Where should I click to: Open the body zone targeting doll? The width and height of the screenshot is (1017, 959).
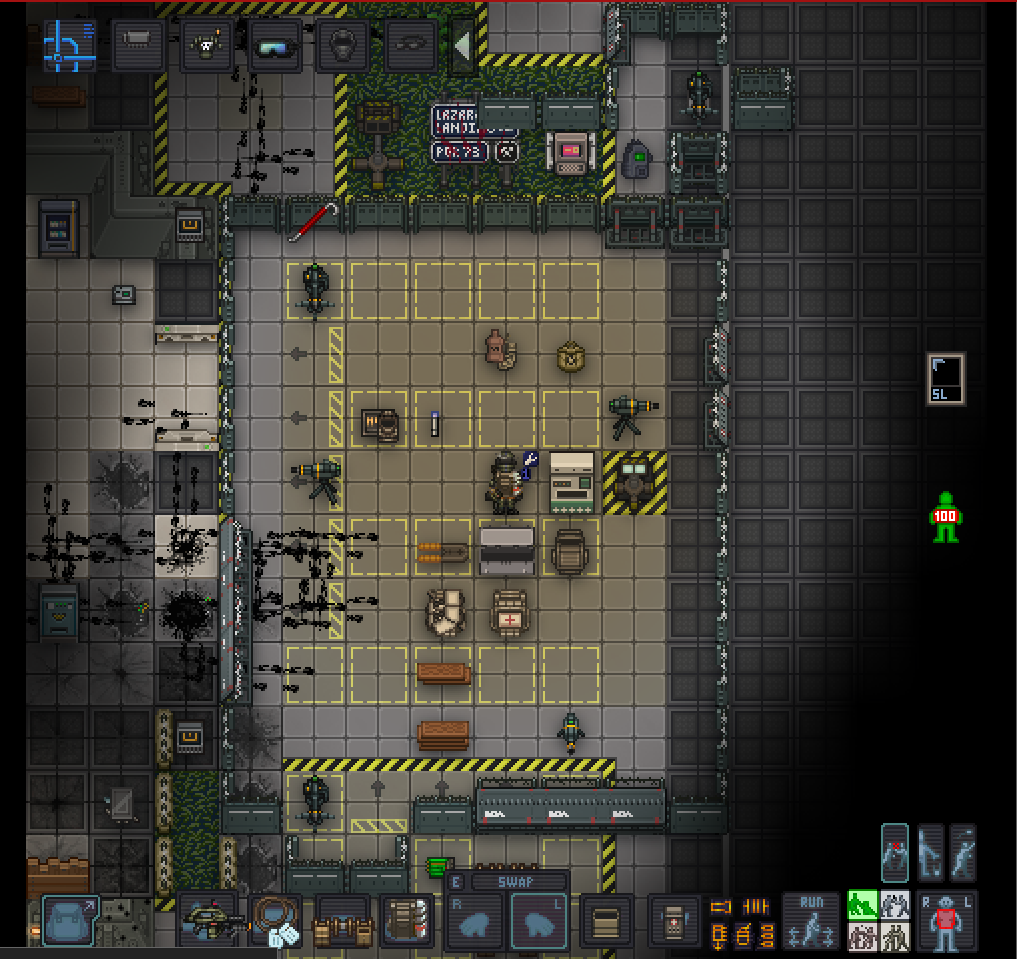click(x=946, y=920)
